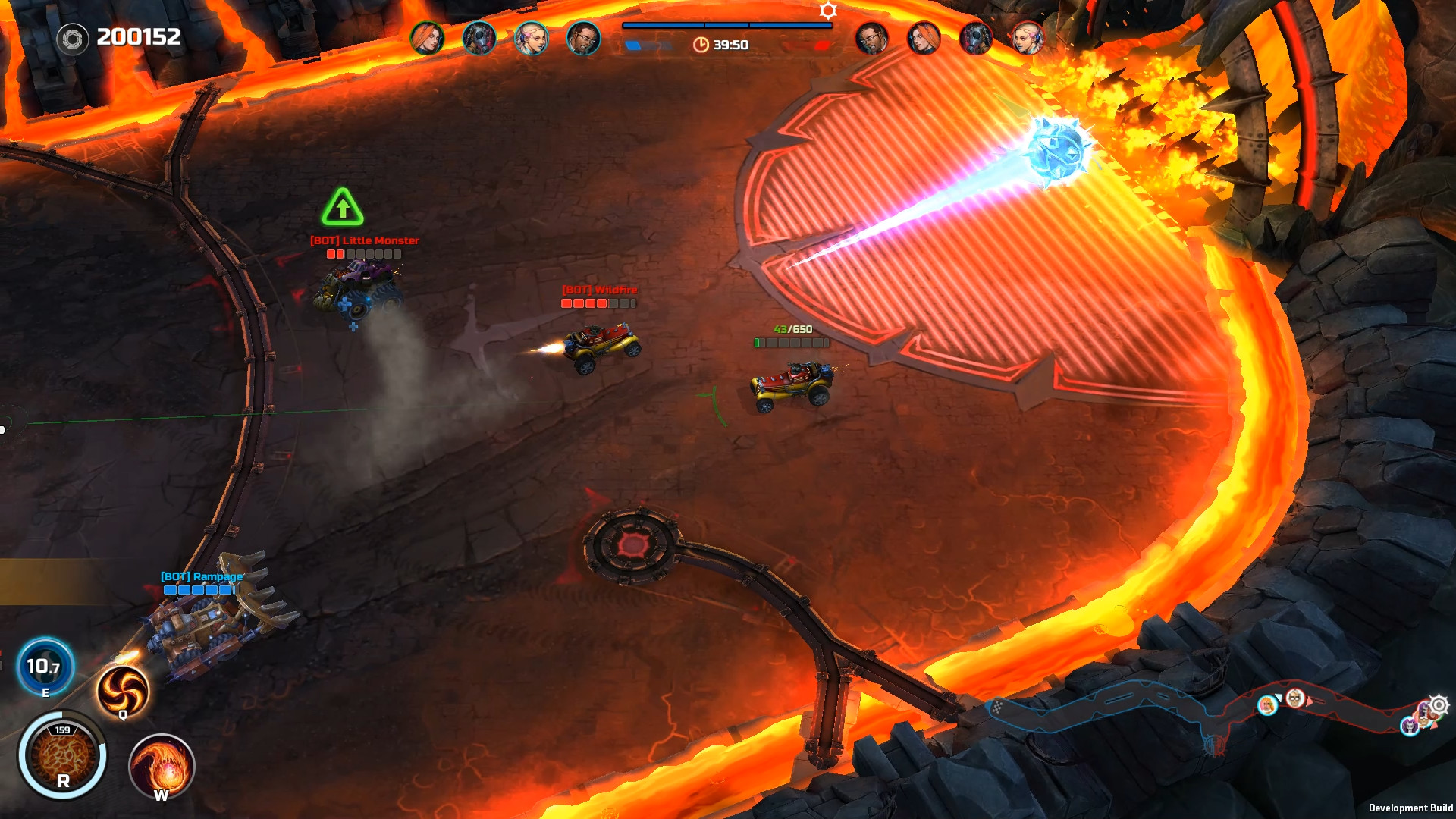1456x819 pixels.
Task: Select the red team's glasses pilot portrait
Action: click(x=871, y=38)
